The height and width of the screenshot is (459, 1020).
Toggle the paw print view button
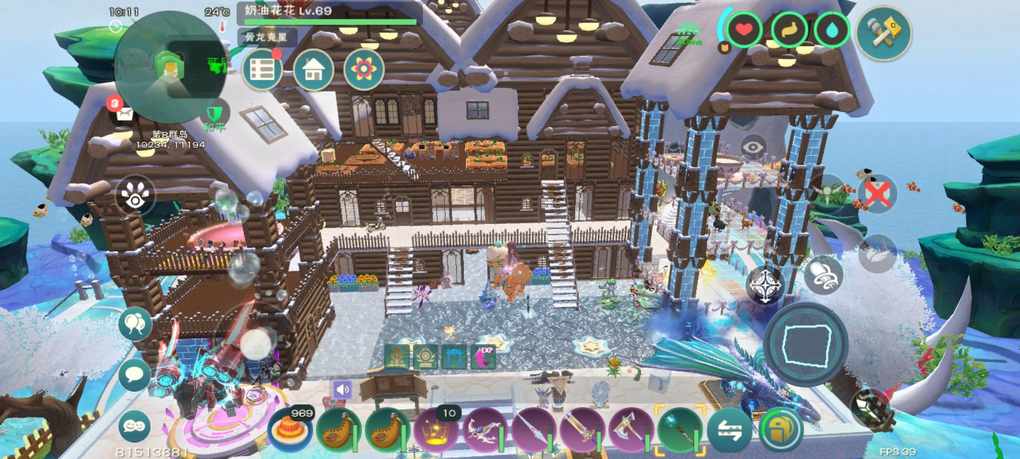point(135,196)
